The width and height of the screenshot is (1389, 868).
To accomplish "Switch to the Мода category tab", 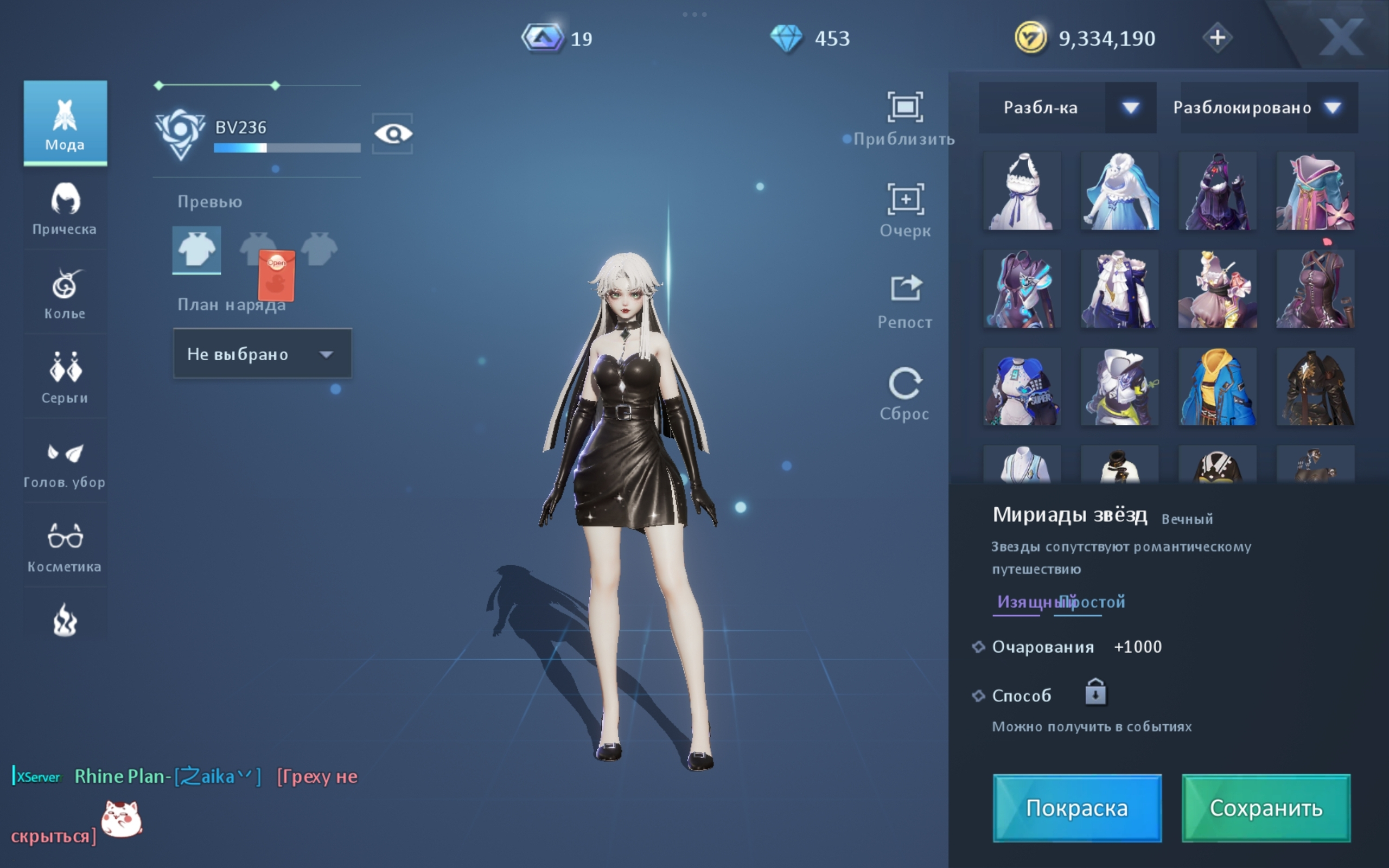I will 65,123.
